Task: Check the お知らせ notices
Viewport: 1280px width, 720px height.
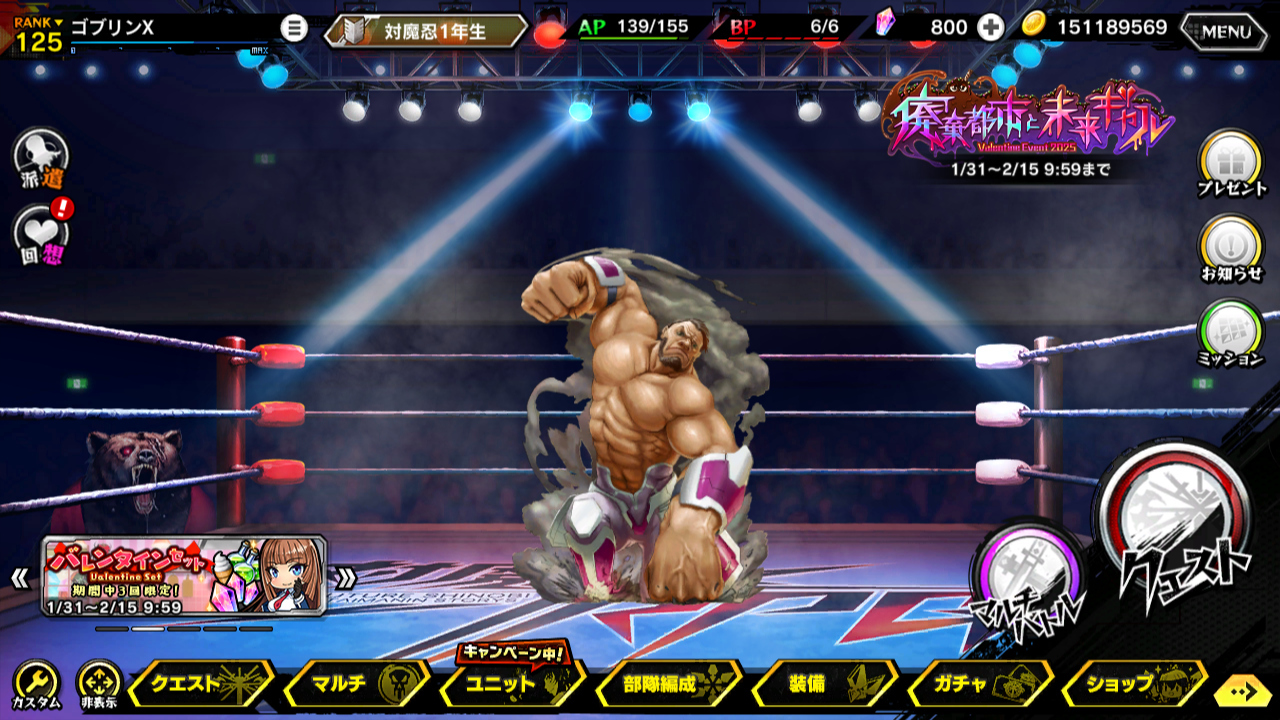Action: pyautogui.click(x=1231, y=248)
